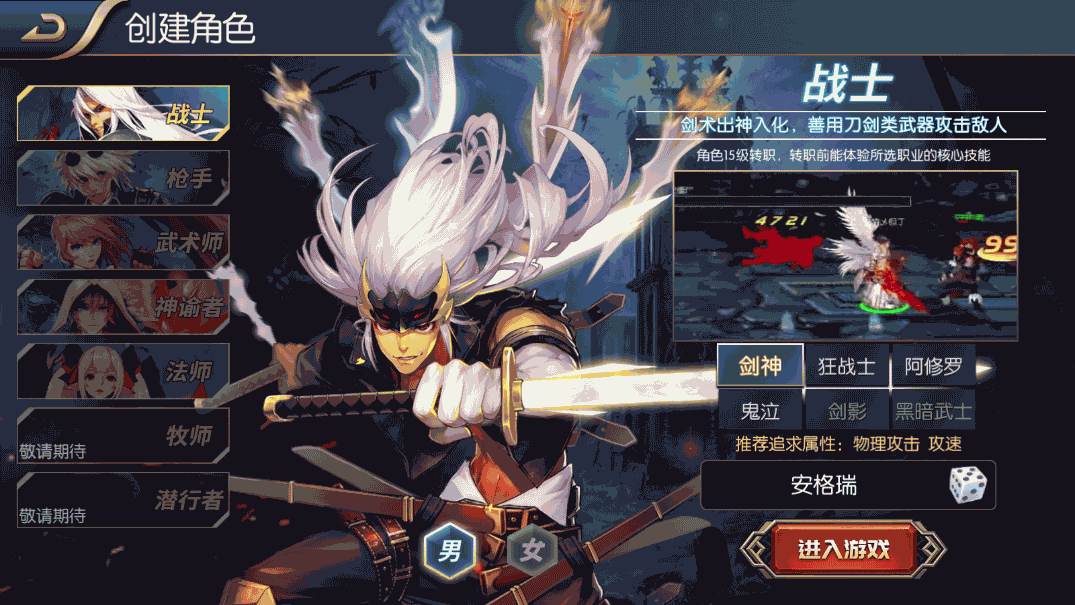This screenshot has width=1075, height=605.
Task: Choose the 枪手 class tile
Action: click(x=123, y=178)
